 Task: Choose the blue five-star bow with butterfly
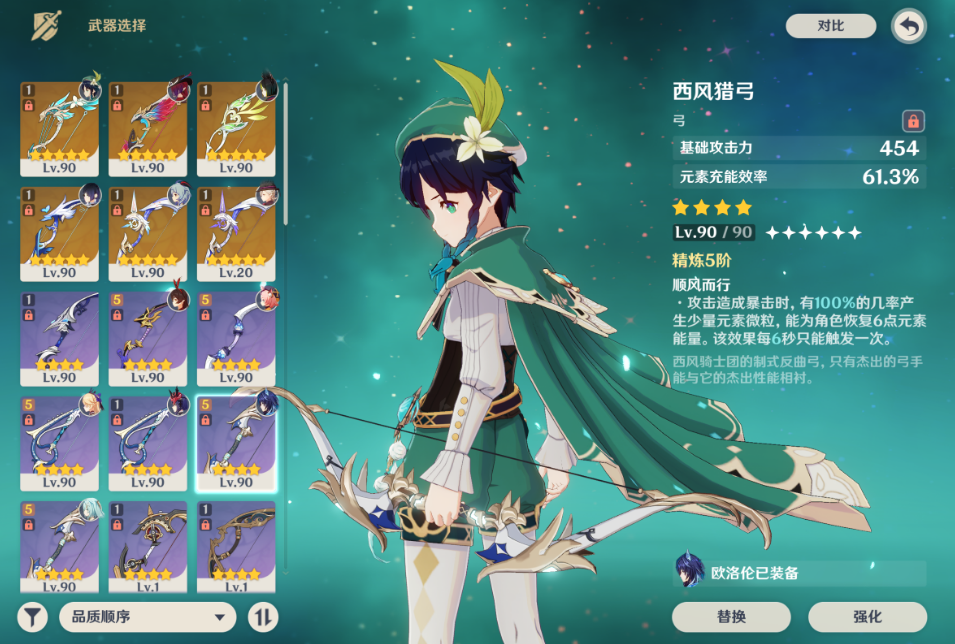[59, 233]
